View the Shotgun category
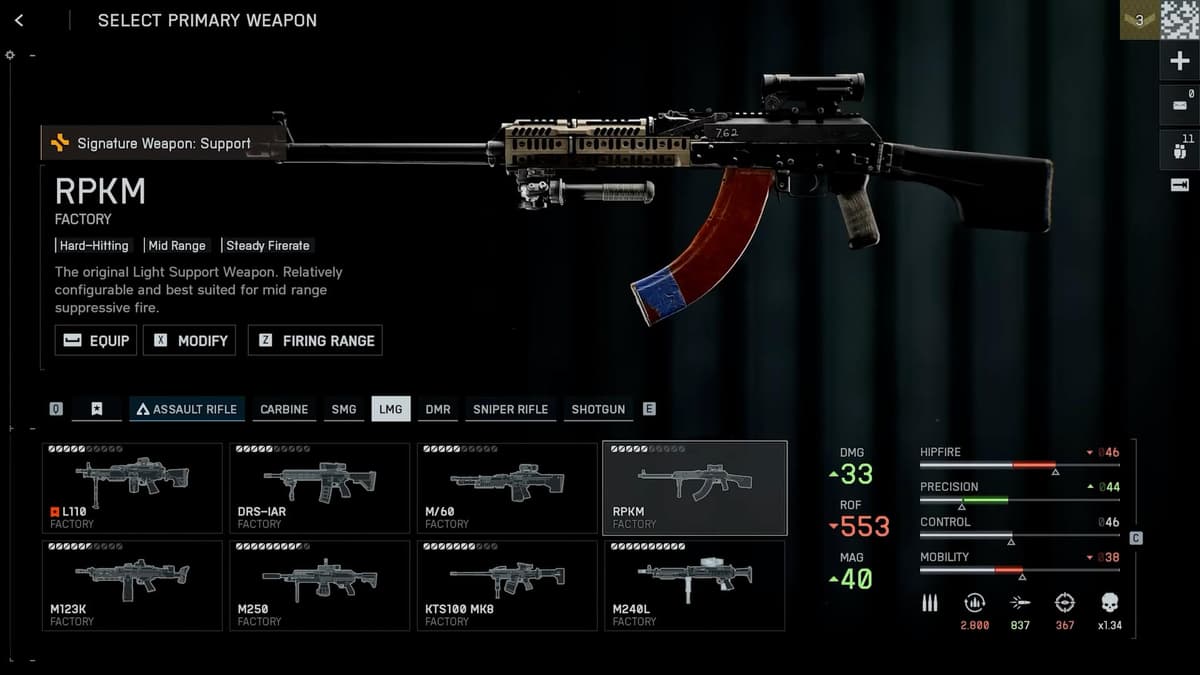The width and height of the screenshot is (1200, 675). 598,409
